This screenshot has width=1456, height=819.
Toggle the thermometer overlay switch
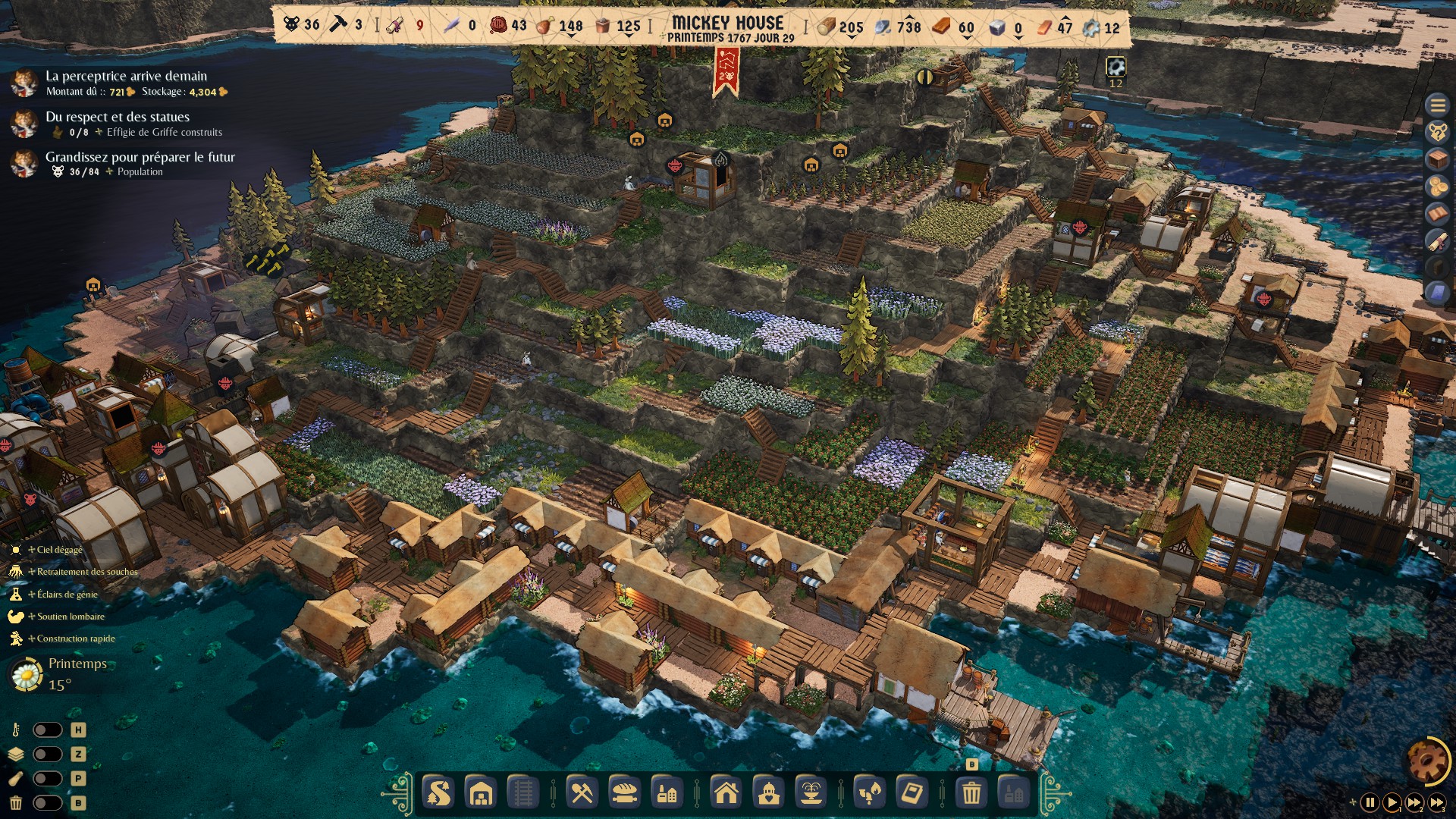tap(47, 730)
